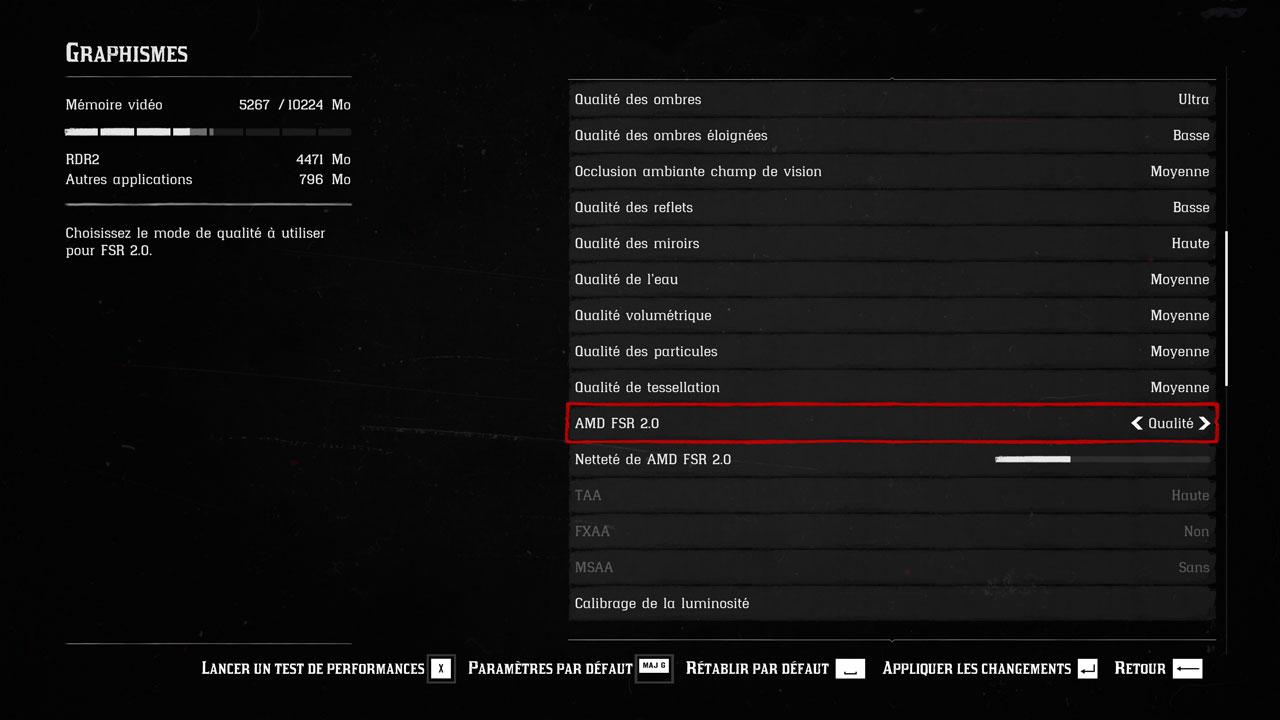Viewport: 1280px width, 720px height.
Task: Select the Qualité des ombres setting
Action: click(x=890, y=99)
